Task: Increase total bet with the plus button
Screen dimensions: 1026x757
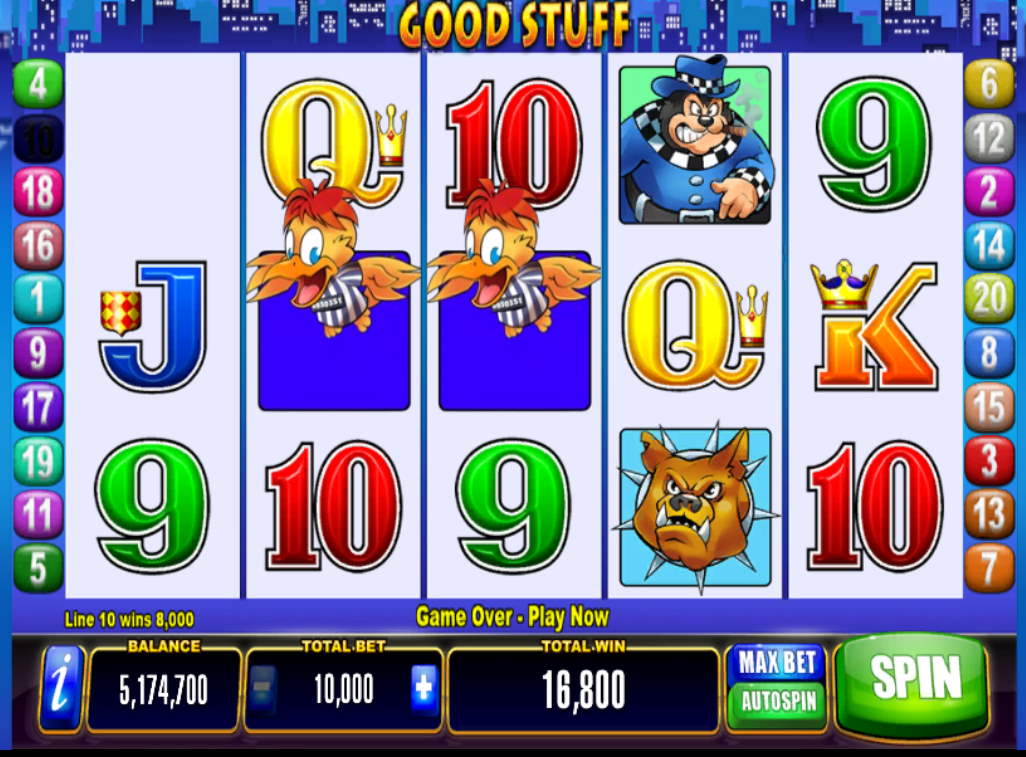Action: point(423,689)
